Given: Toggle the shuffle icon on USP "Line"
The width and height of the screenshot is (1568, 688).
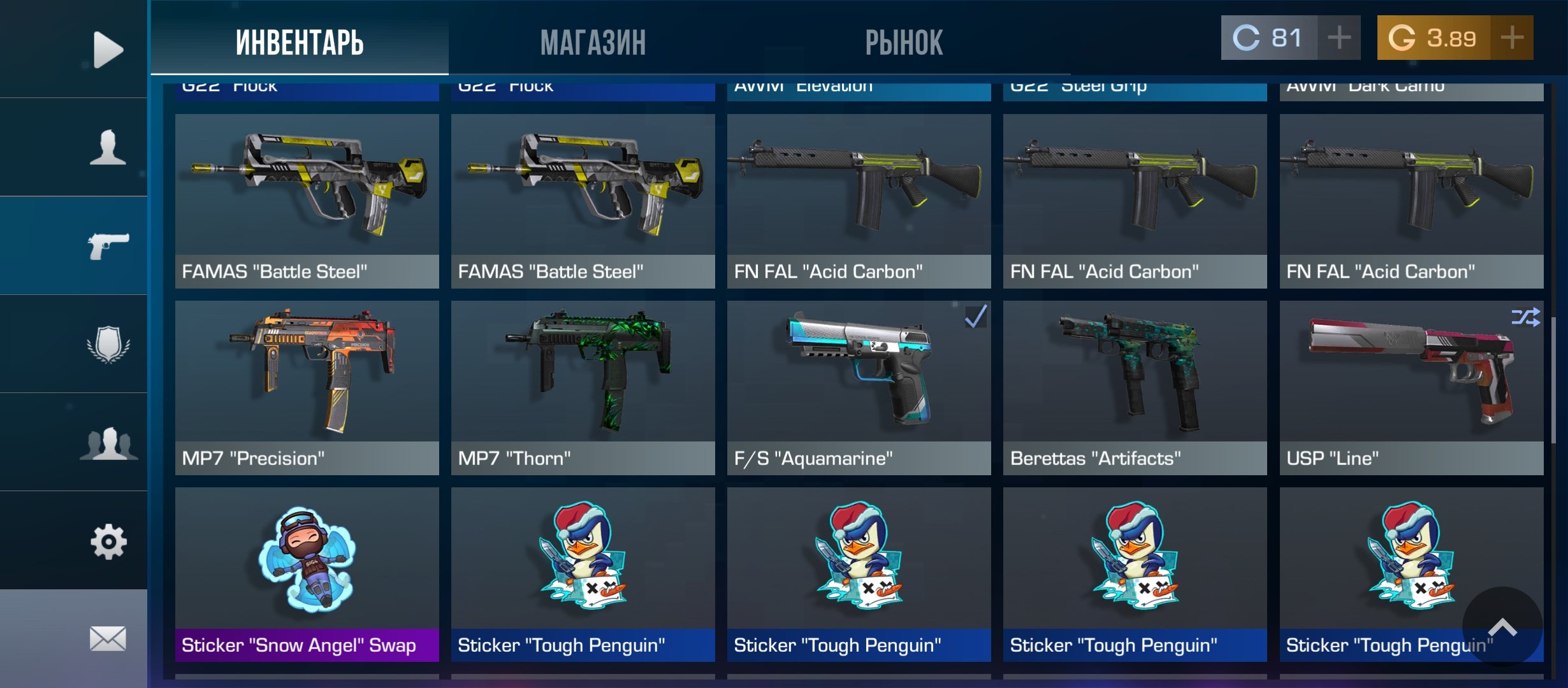Looking at the screenshot, I should (1525, 317).
